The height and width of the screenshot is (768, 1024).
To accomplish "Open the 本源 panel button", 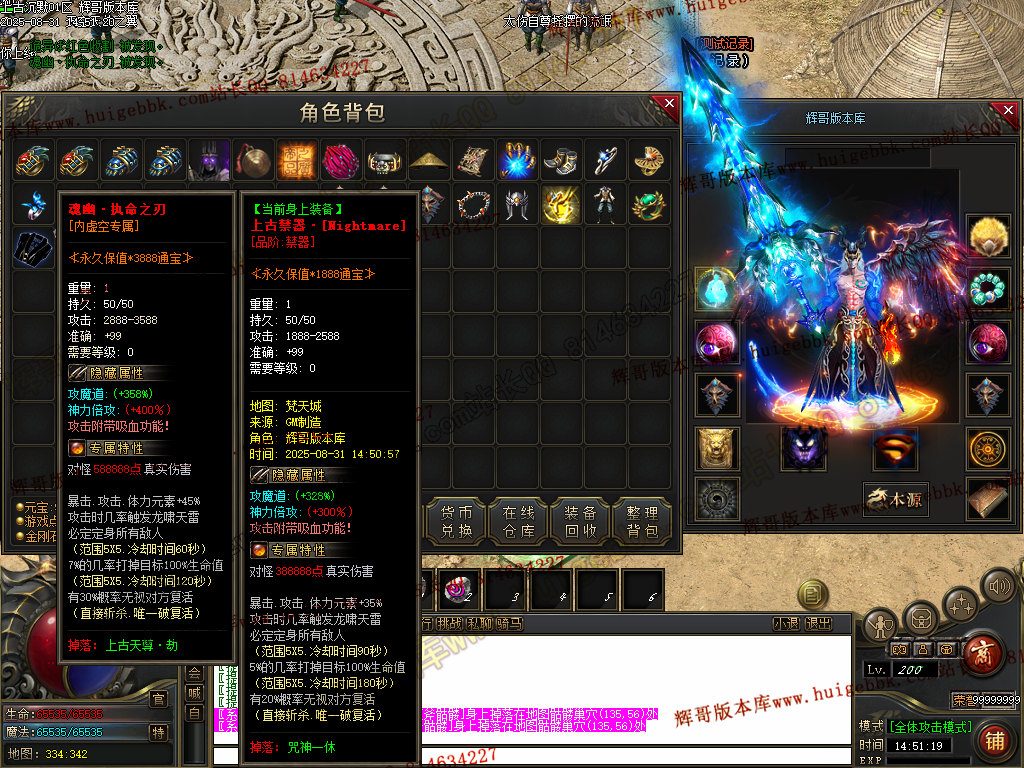I will (896, 499).
